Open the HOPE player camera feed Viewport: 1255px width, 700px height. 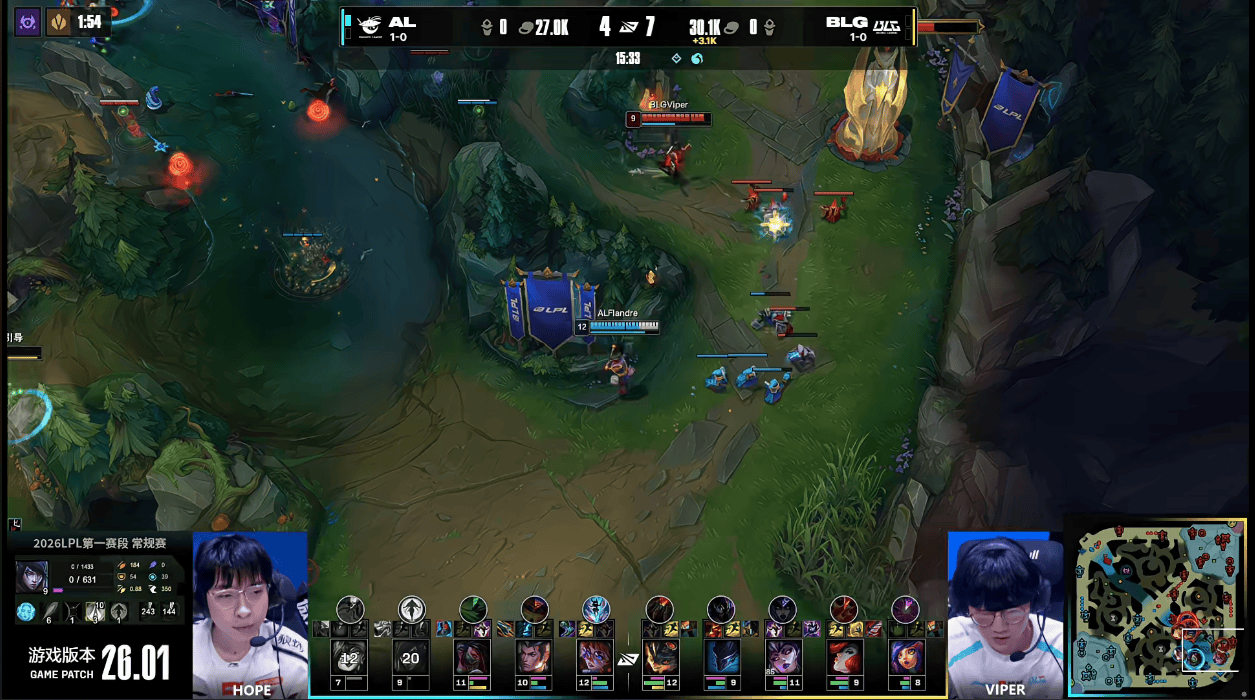pos(250,610)
